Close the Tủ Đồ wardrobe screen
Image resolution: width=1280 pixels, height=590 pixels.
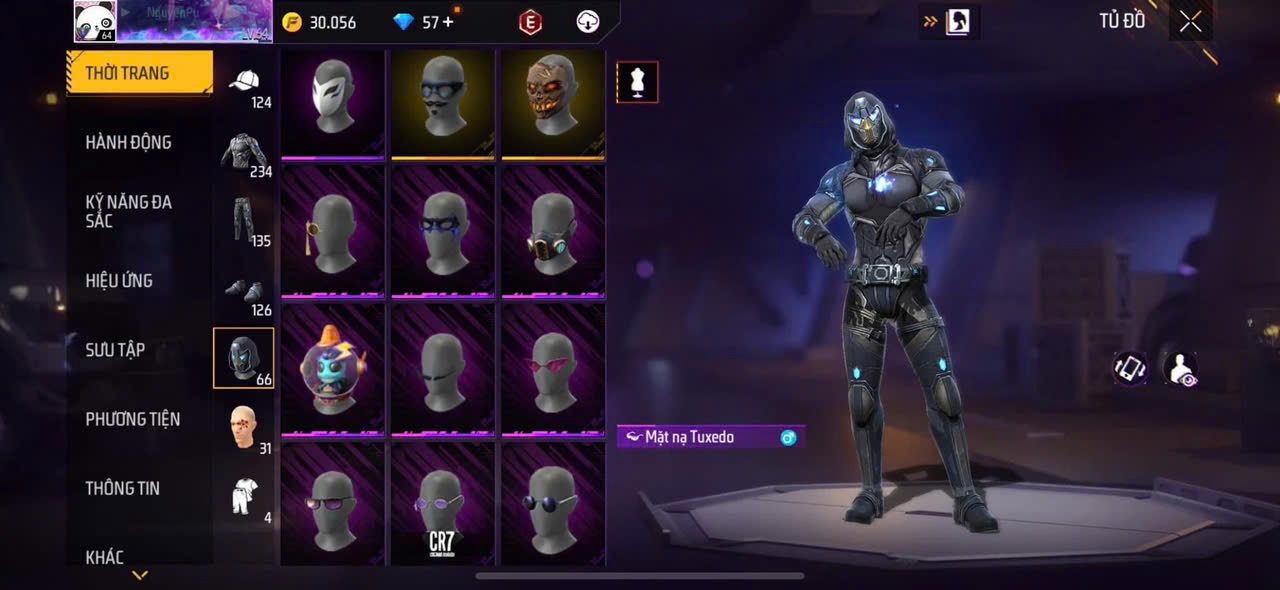point(1190,22)
